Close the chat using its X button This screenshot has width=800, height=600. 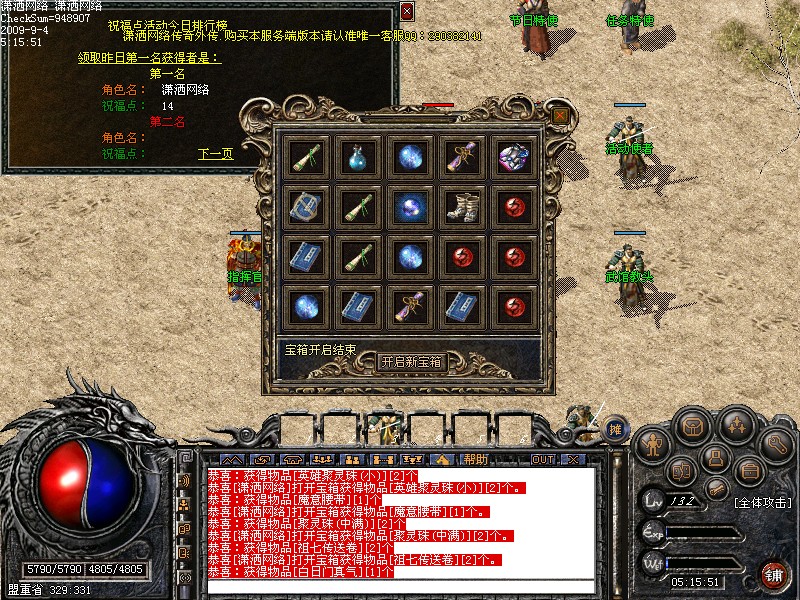572,459
